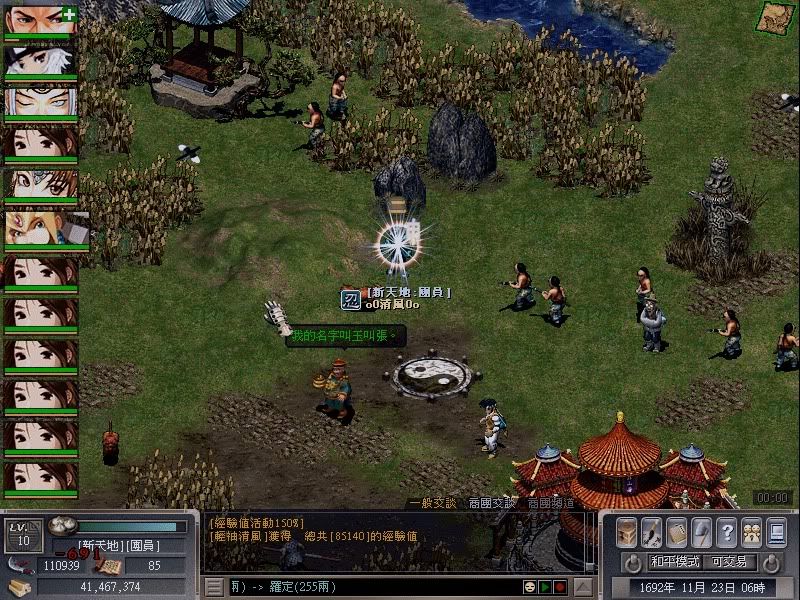Open the smiley face emote button
Image resolution: width=800 pixels, height=600 pixels.
tap(528, 586)
